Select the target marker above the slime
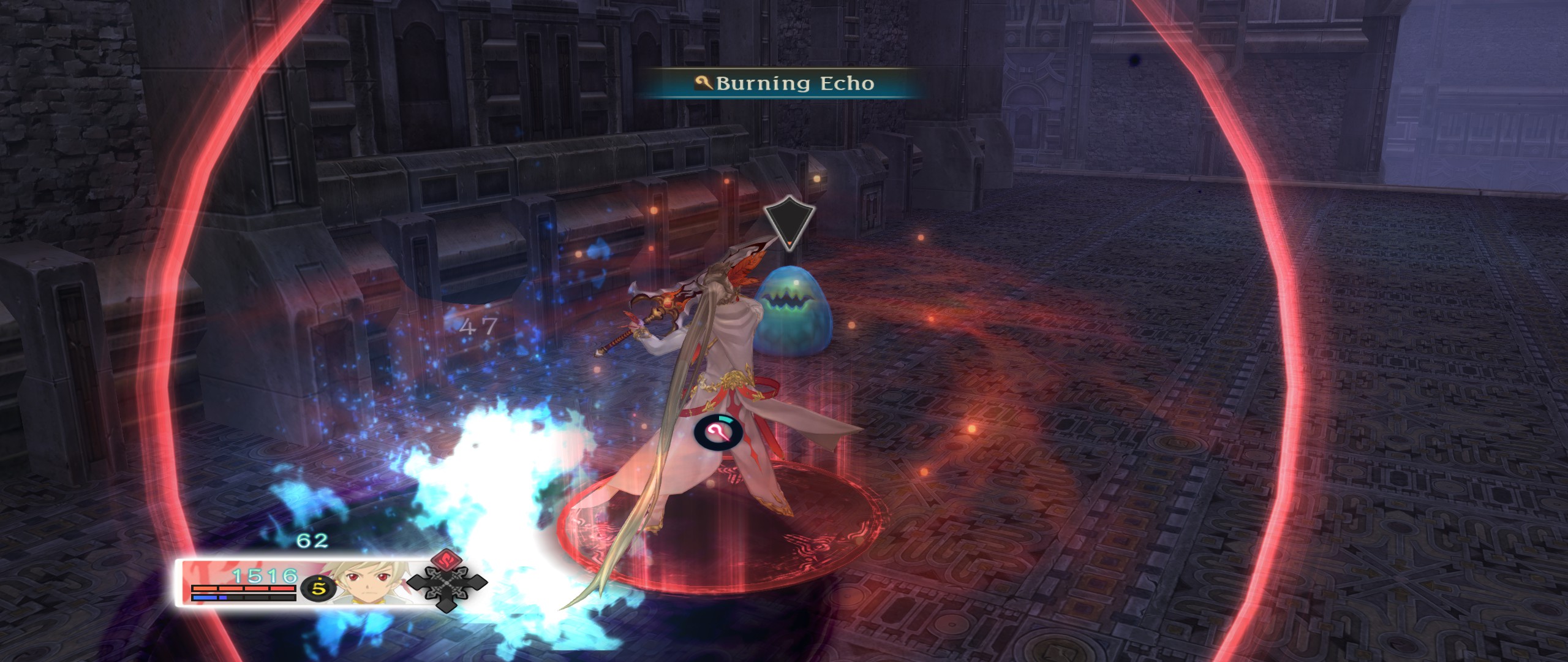The width and height of the screenshot is (1568, 662). 790,223
